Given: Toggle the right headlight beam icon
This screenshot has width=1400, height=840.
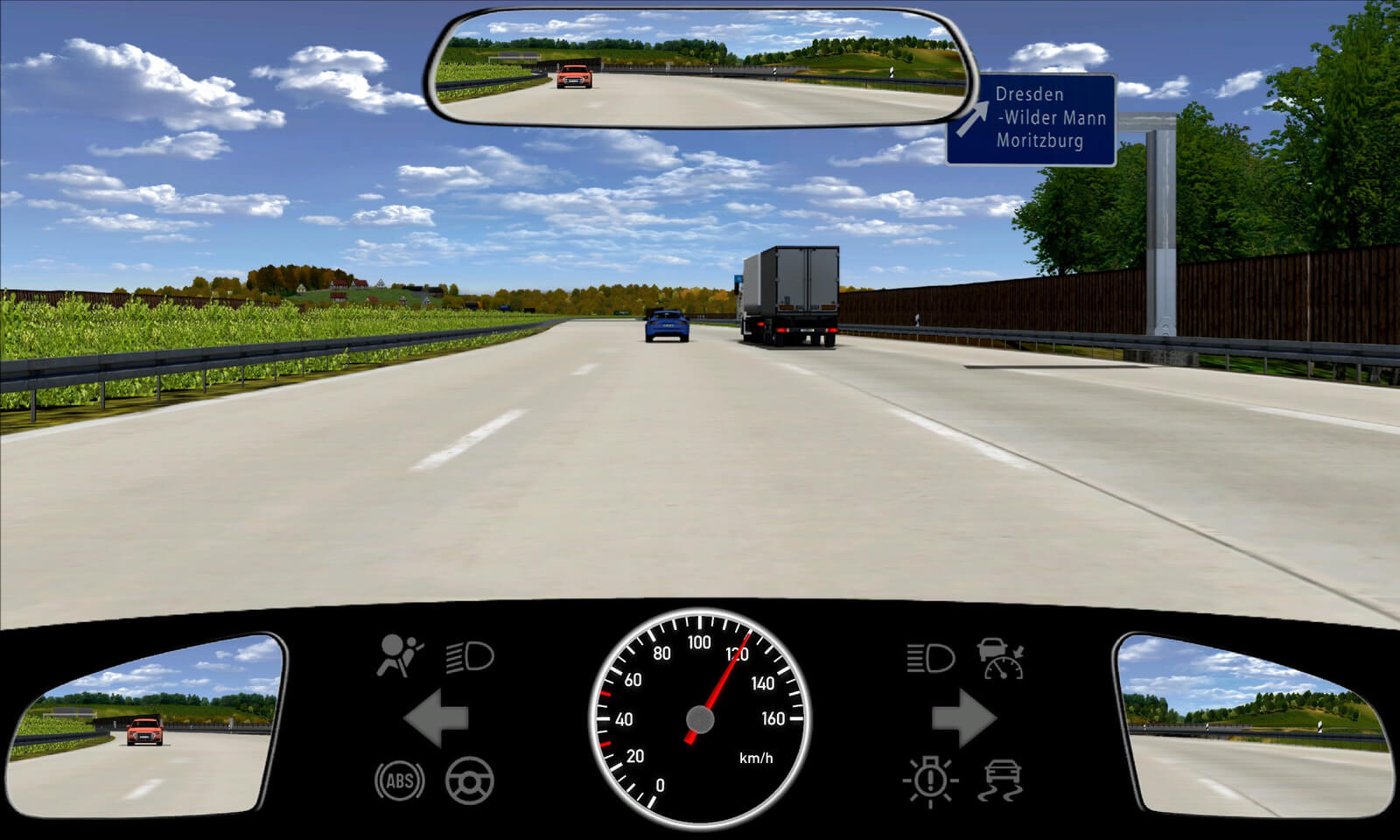Looking at the screenshot, I should (x=930, y=658).
